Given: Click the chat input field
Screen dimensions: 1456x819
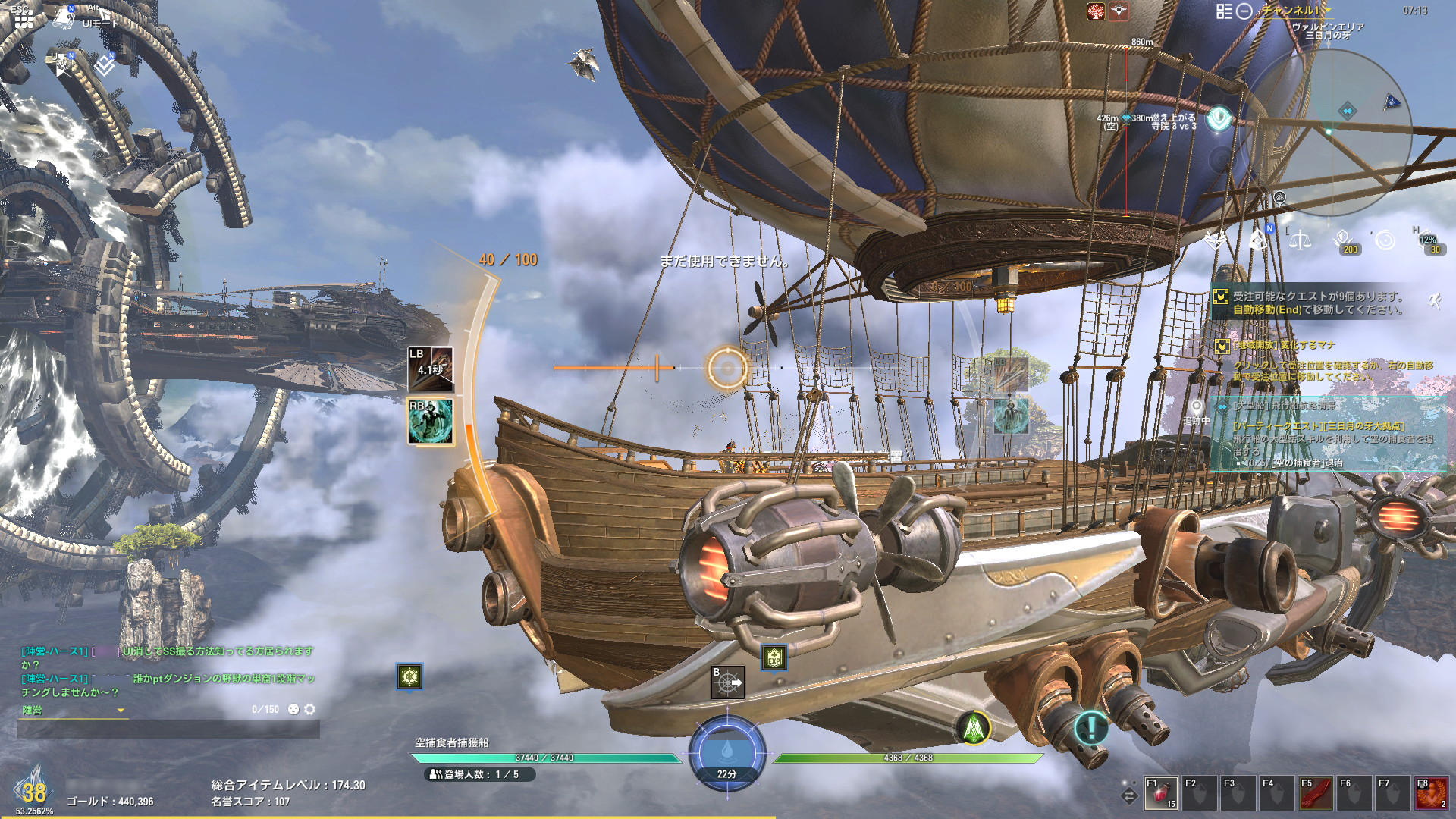Looking at the screenshot, I should [168, 729].
